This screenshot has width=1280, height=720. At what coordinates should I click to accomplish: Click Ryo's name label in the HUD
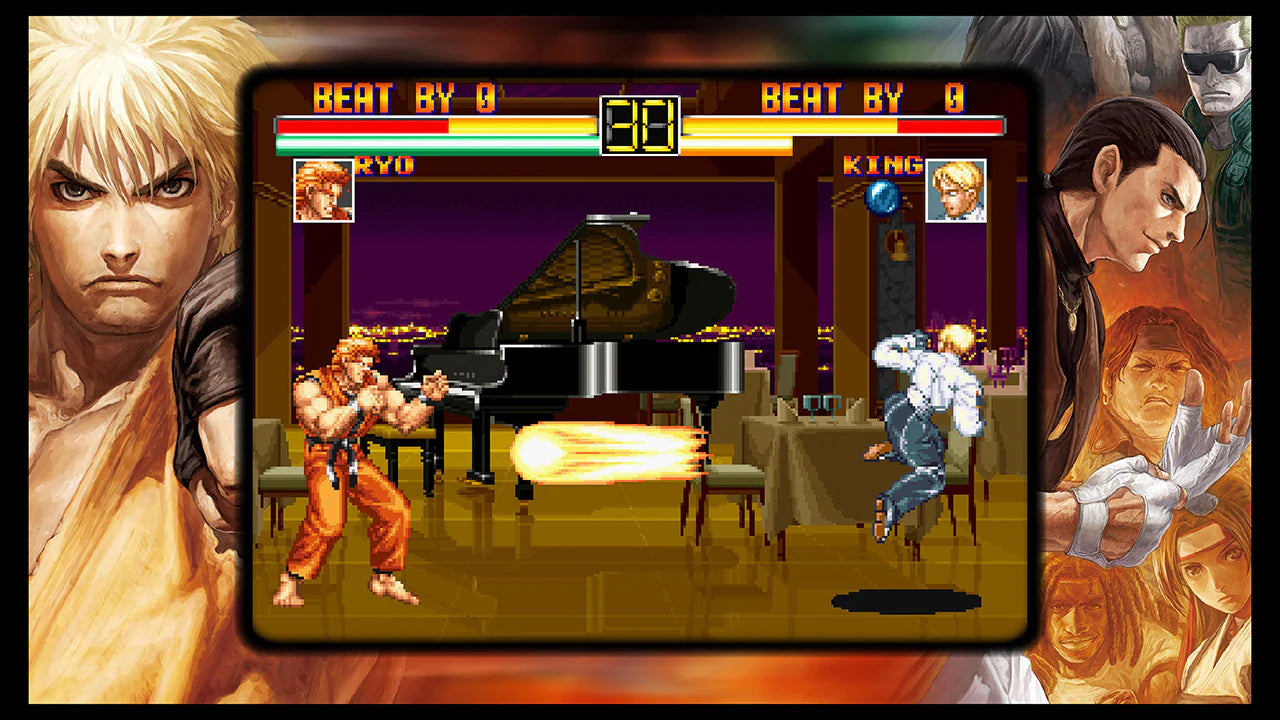(382, 167)
